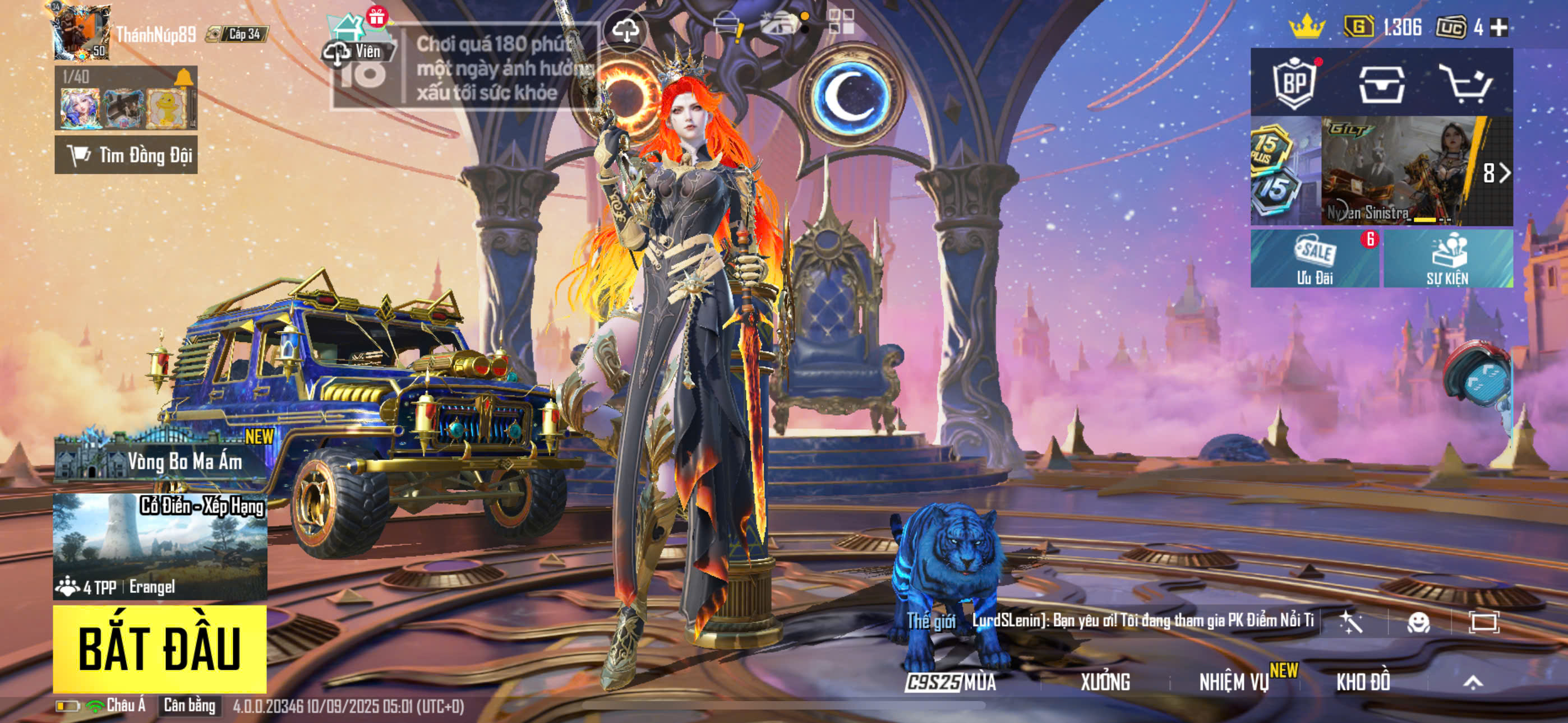Tap the yellow BẮT ĐẦU start button
Screen dimensions: 1568x723
159,648
